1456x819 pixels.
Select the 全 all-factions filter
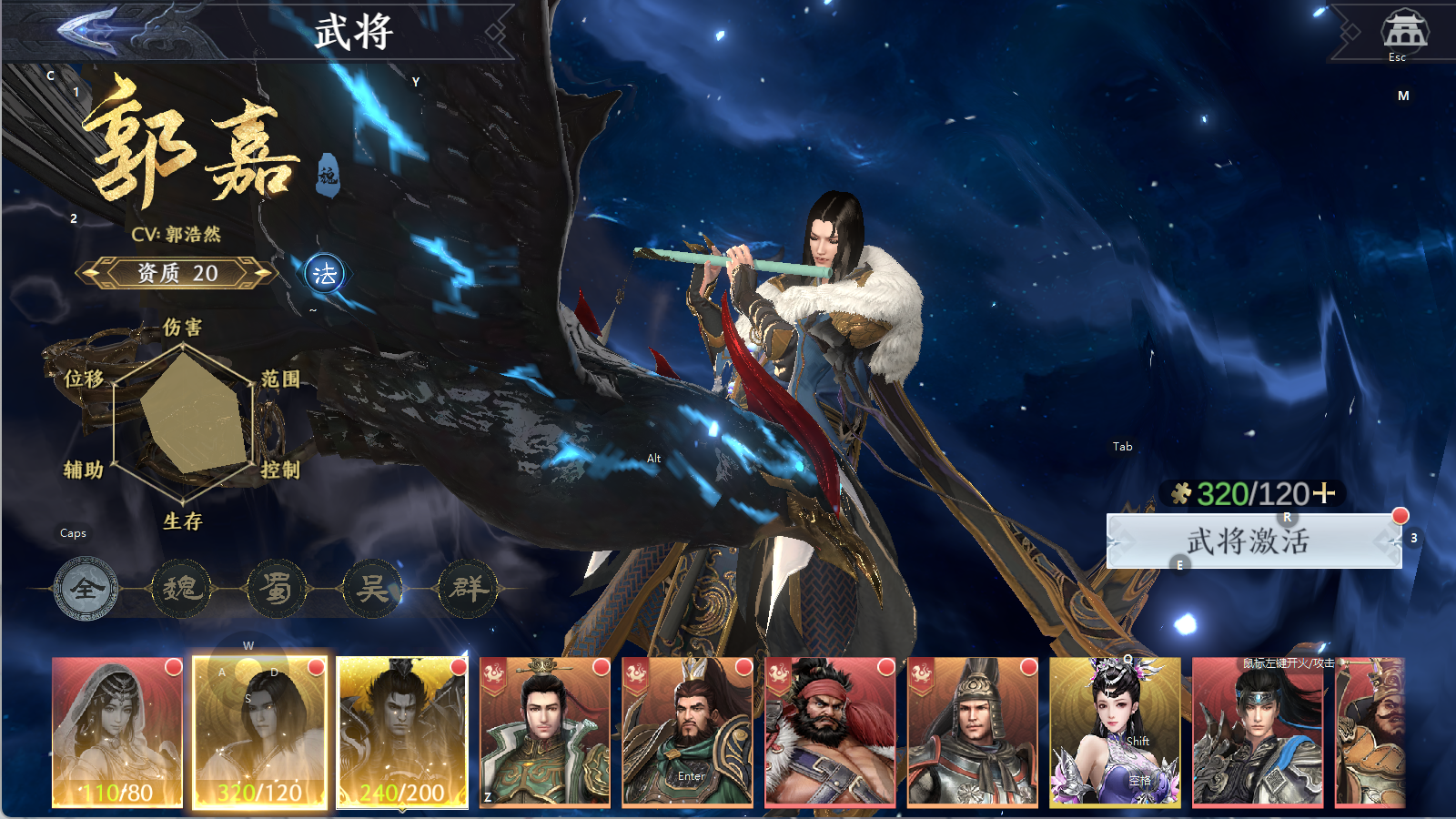(x=86, y=589)
